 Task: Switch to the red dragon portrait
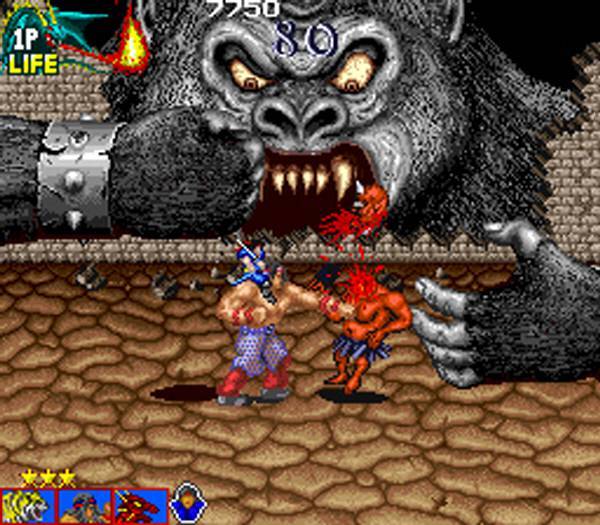click(x=139, y=506)
